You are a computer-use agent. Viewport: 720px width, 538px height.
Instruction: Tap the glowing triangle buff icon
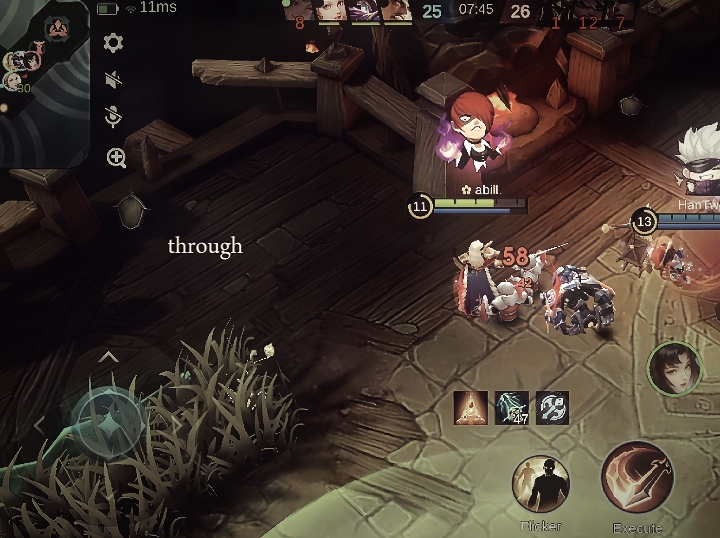tap(470, 407)
